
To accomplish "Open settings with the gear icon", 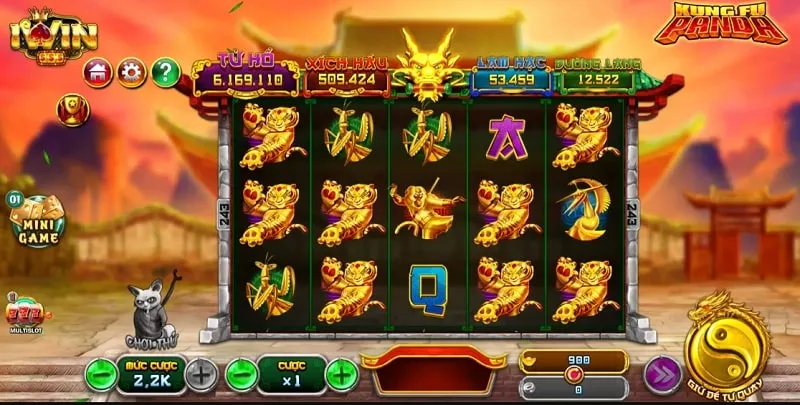I will tap(131, 72).
